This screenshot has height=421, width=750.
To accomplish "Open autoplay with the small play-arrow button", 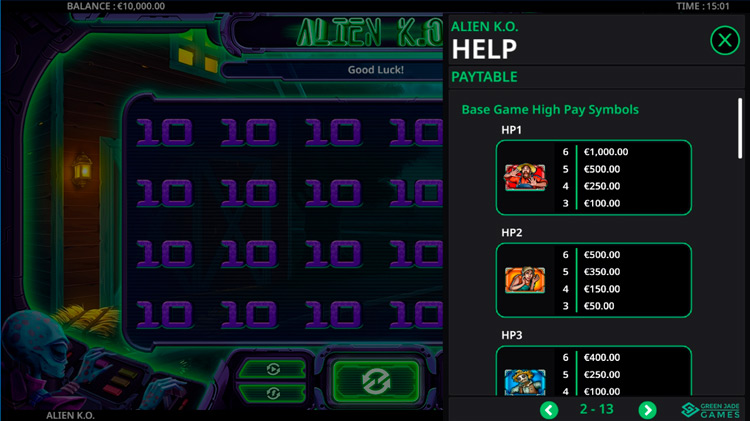I will pos(274,369).
